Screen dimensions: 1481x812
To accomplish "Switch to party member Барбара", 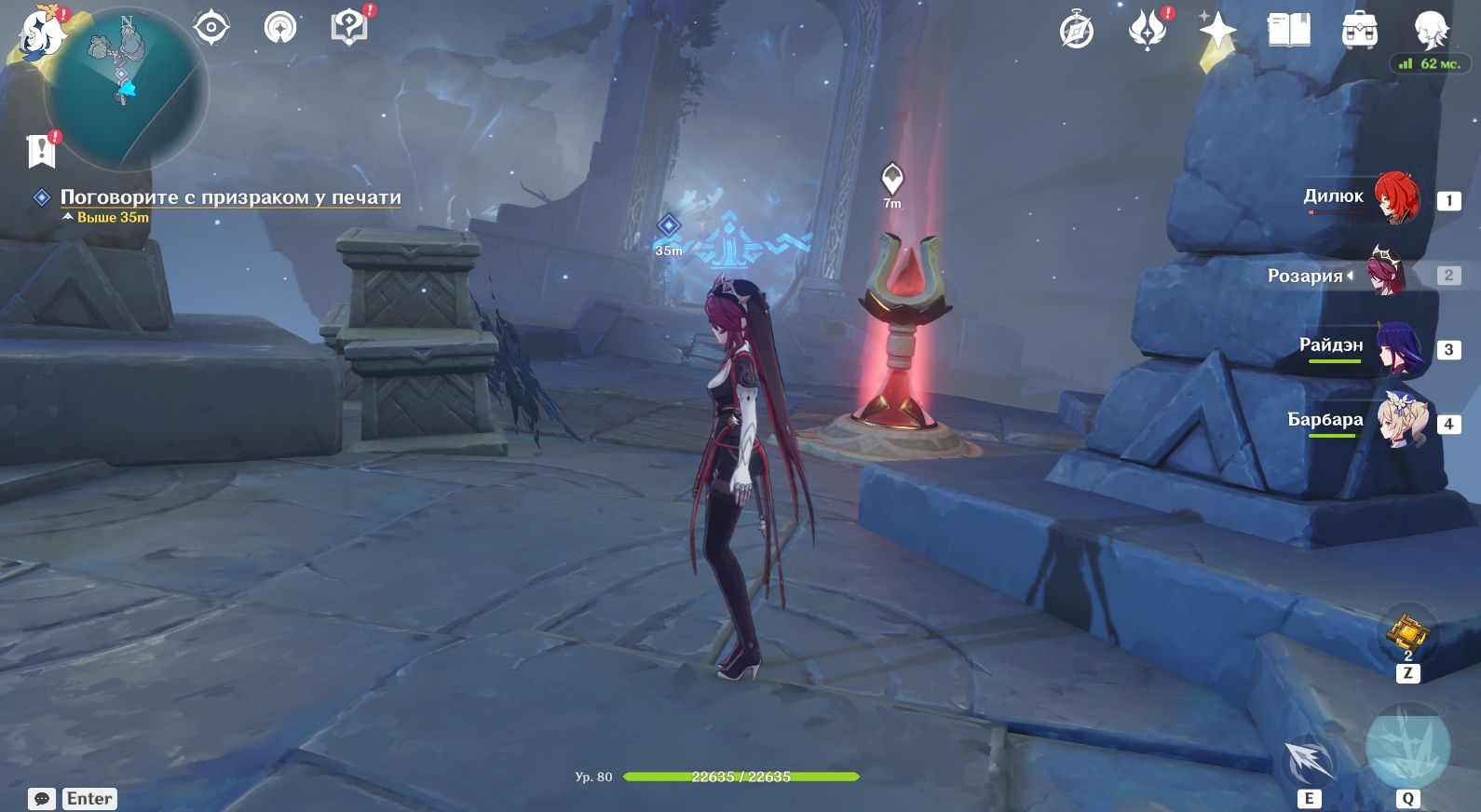I will pos(1402,421).
